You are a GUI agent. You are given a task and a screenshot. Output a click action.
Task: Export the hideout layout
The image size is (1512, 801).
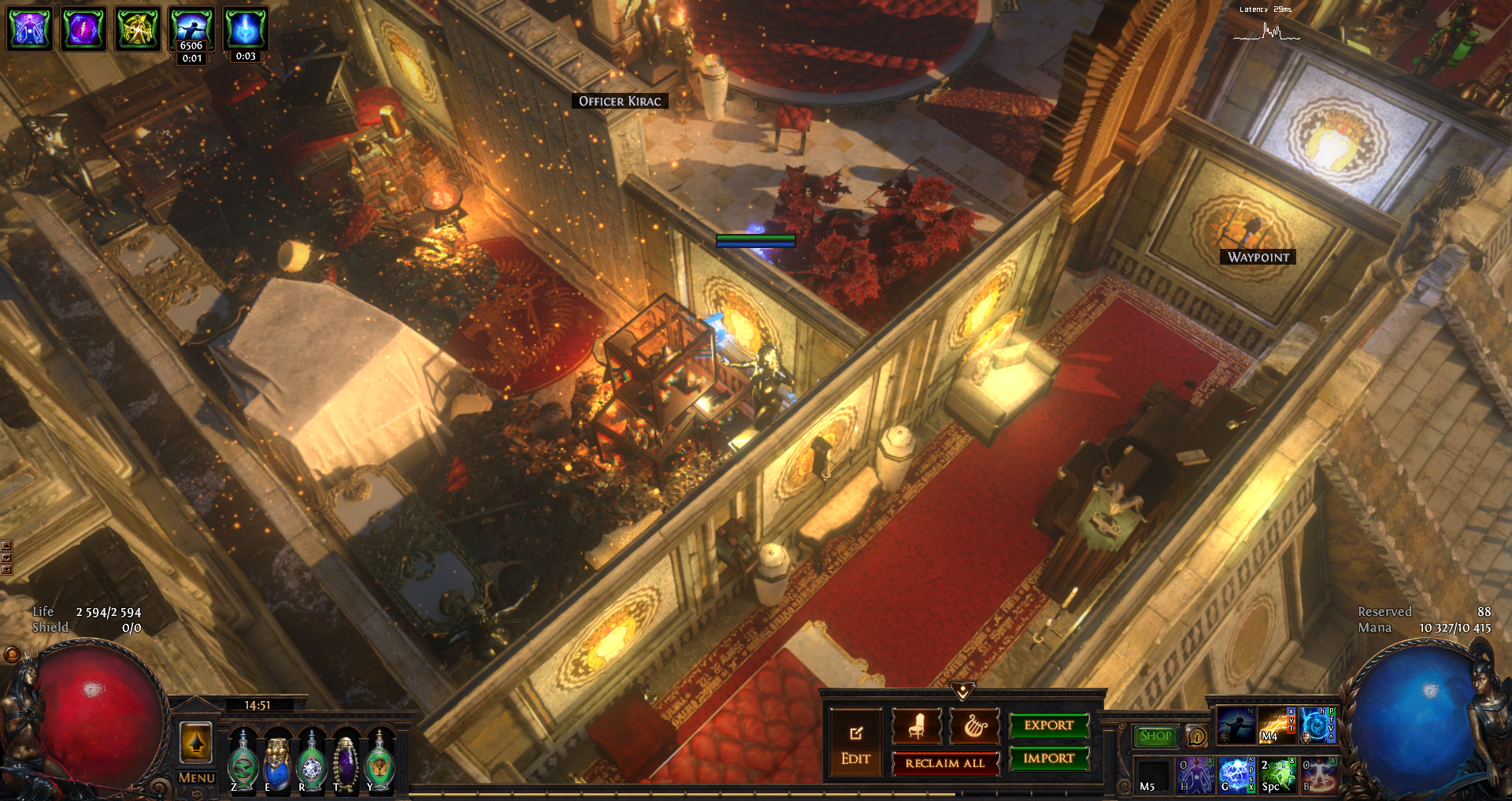click(1048, 725)
